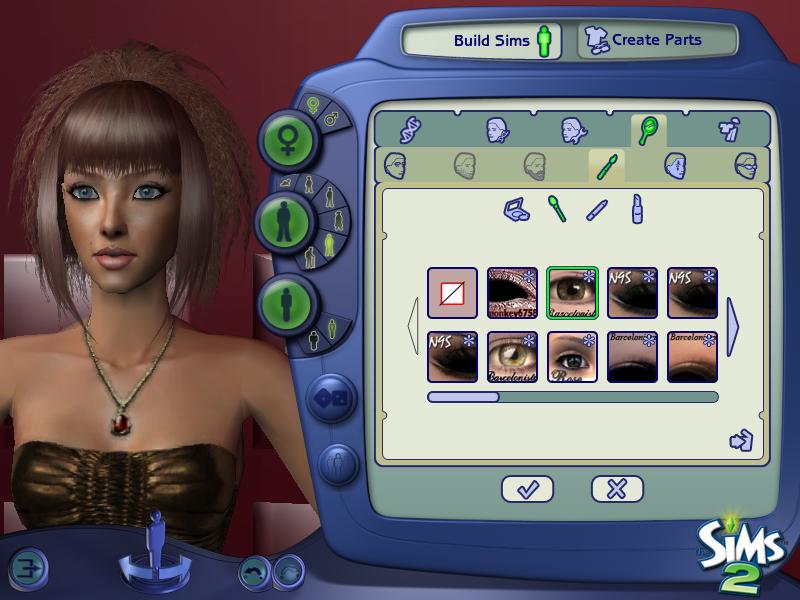Click the arrow-into-box icon below the thumbnails
The width and height of the screenshot is (800, 600).
click(740, 440)
